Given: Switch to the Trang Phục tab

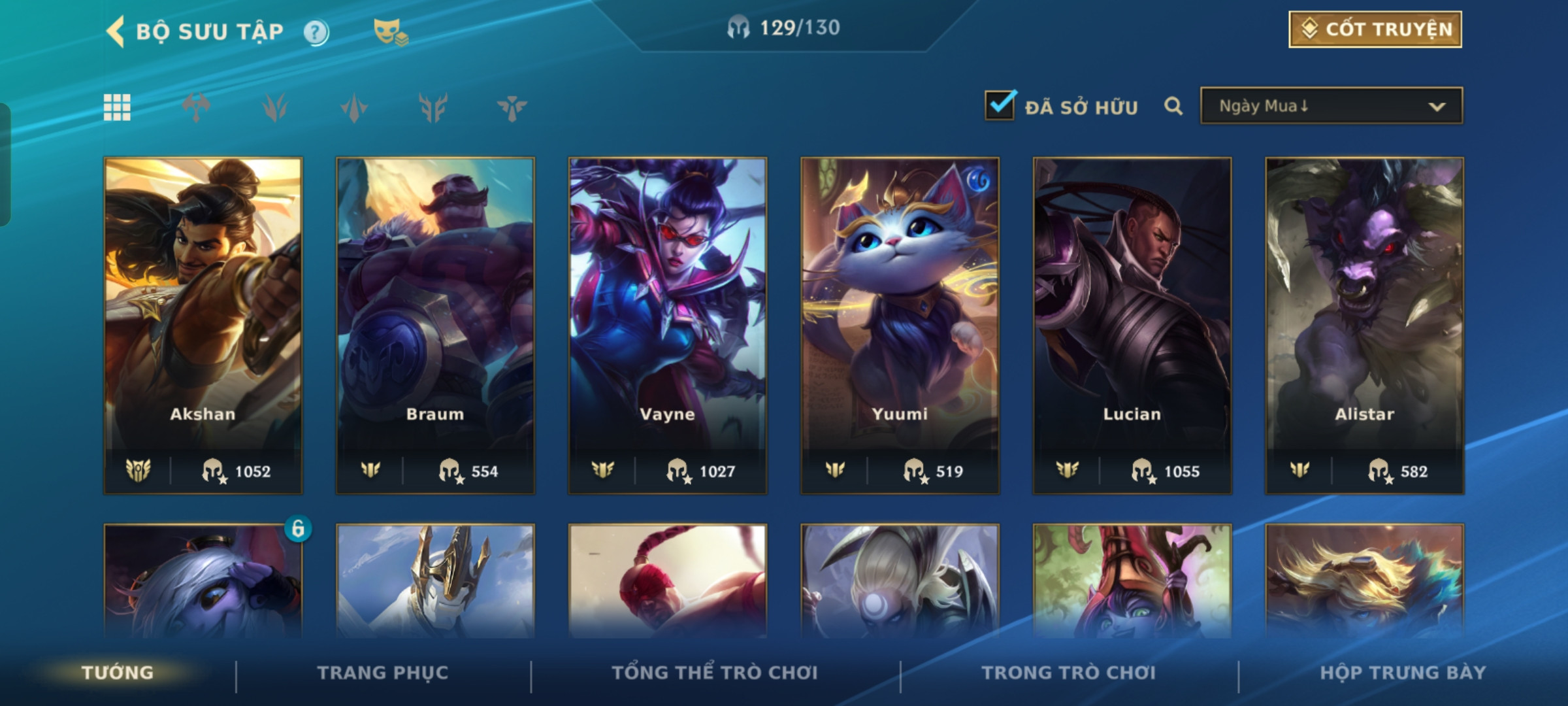Looking at the screenshot, I should [383, 673].
